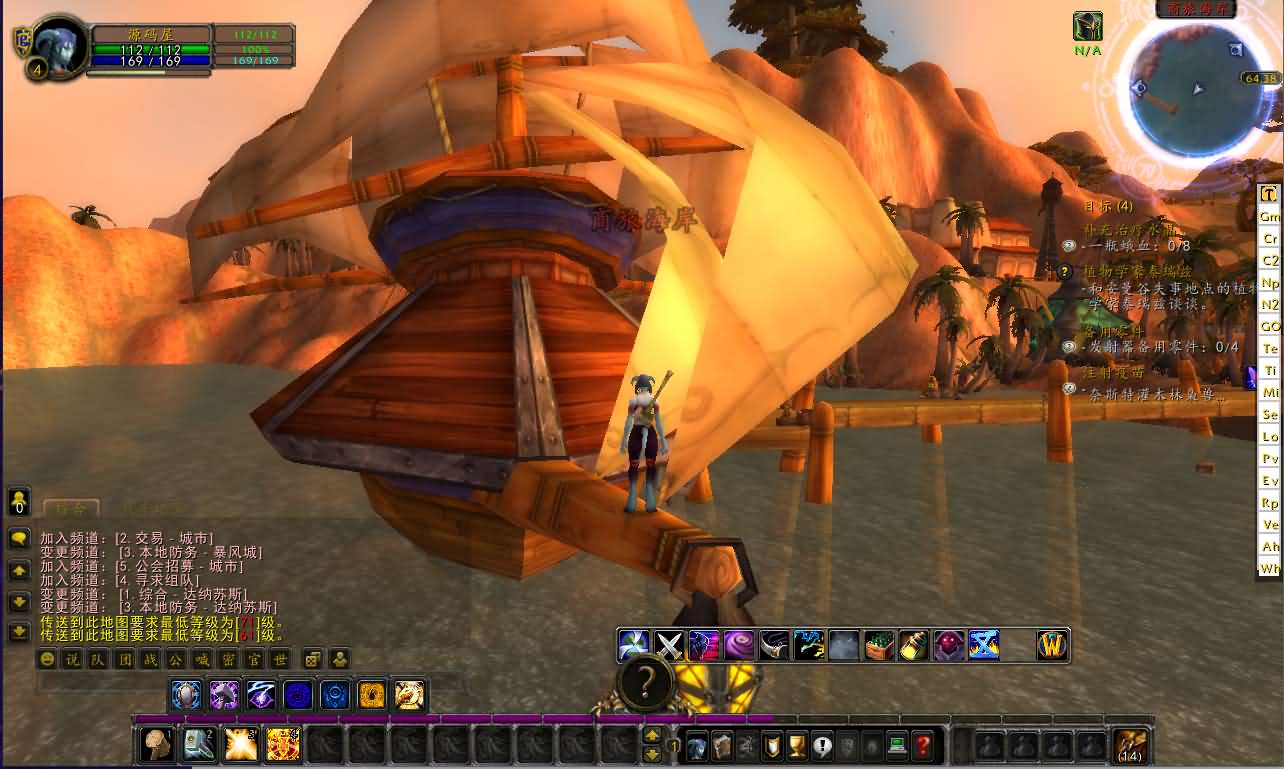Viewport: 1284px width, 769px height.
Task: Open the circular minimap
Action: [1194, 91]
